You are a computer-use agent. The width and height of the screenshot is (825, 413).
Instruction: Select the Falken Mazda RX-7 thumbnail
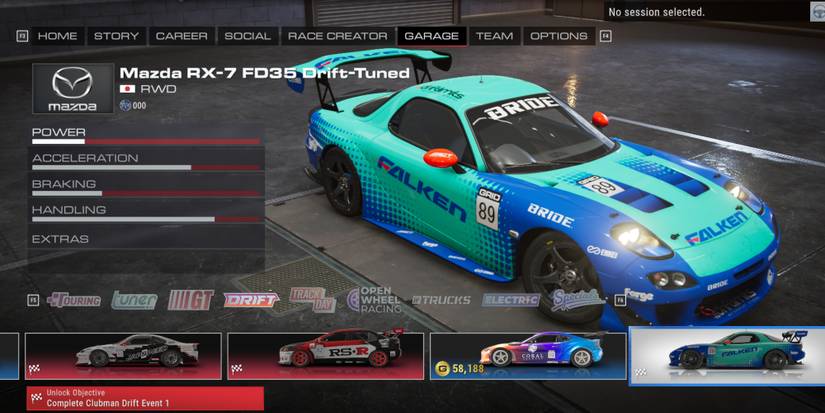point(730,356)
